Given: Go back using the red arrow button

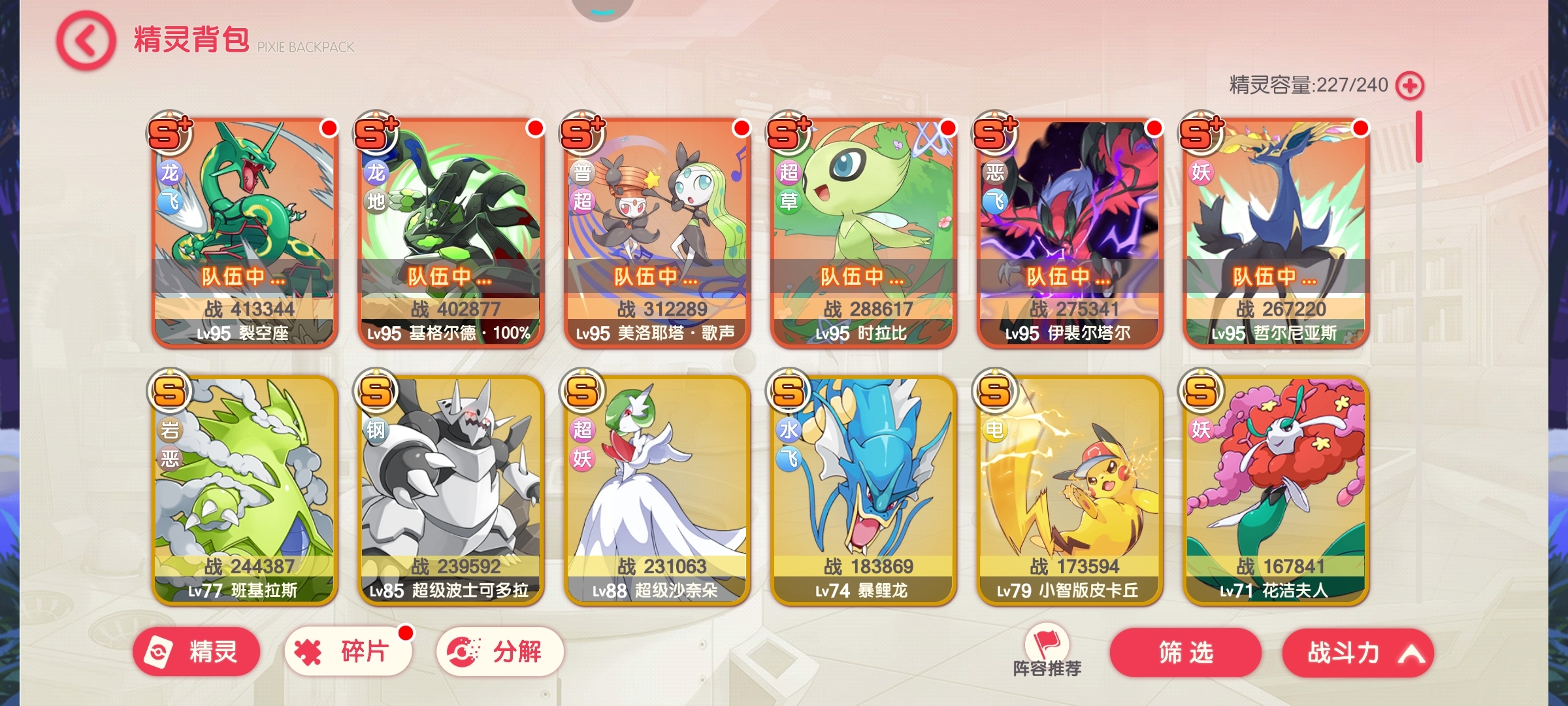Looking at the screenshot, I should click(x=86, y=41).
